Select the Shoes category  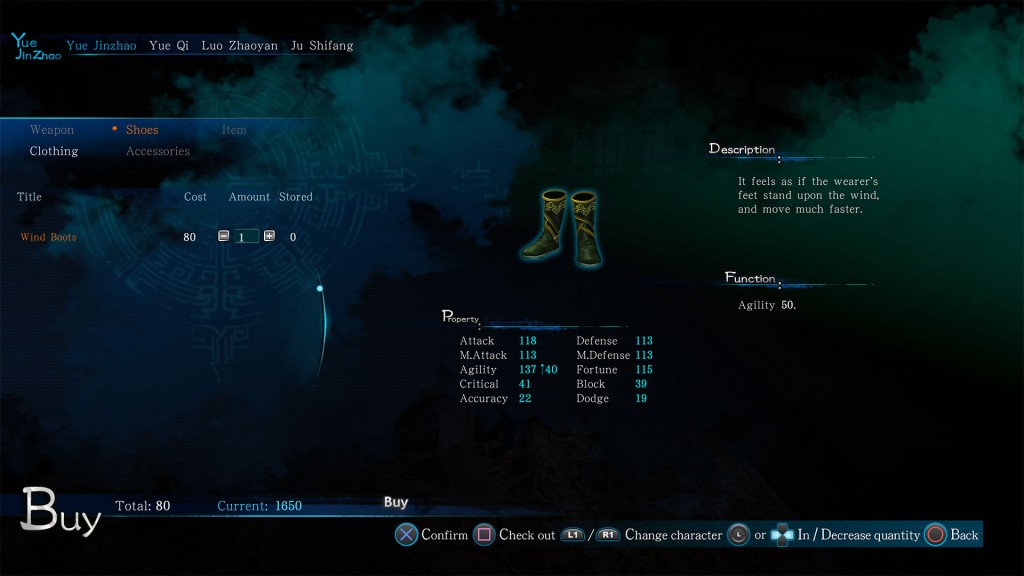pos(142,130)
